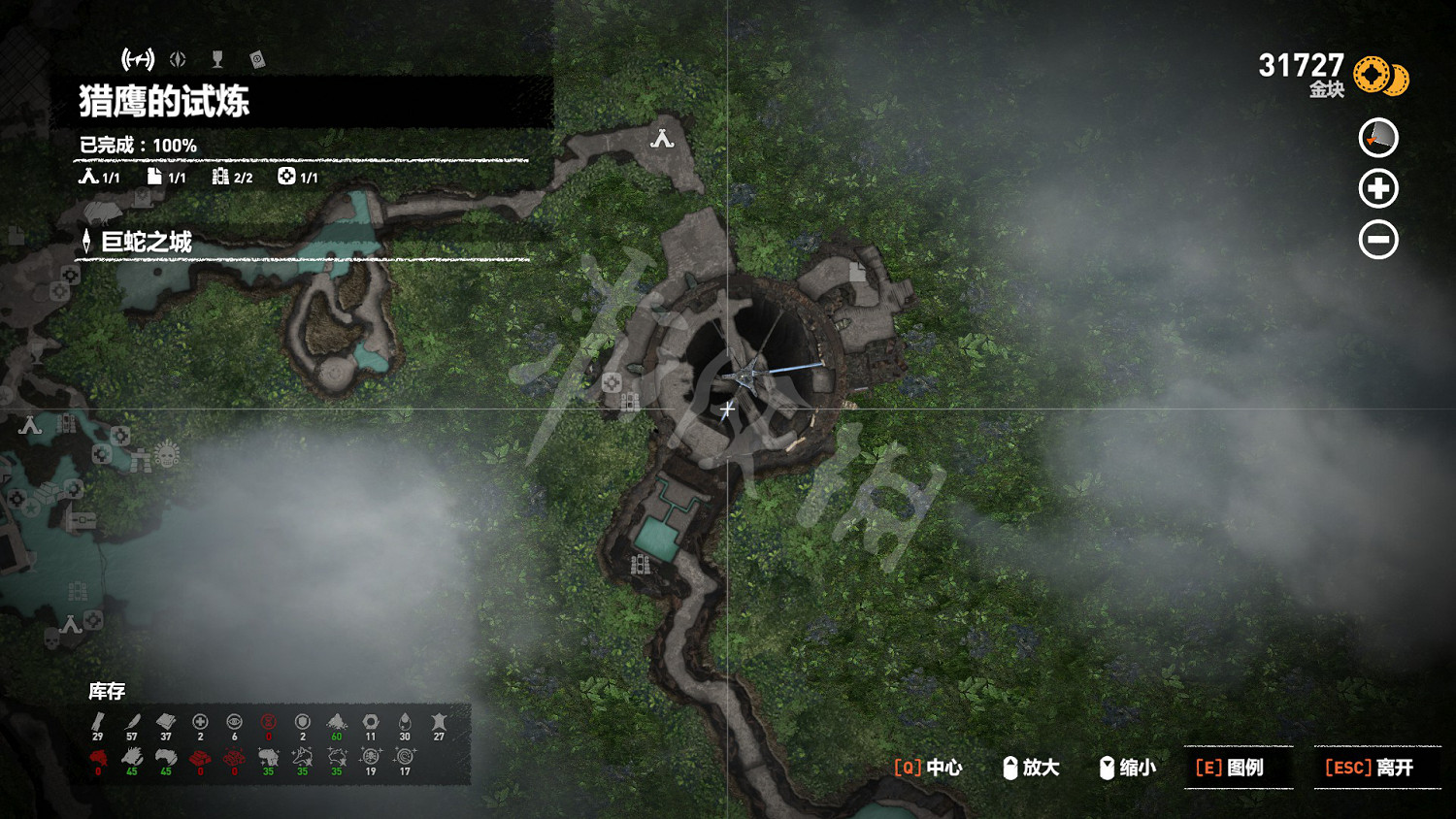The image size is (1456, 819).
Task: Open the compass tab at top
Action: coord(178,60)
